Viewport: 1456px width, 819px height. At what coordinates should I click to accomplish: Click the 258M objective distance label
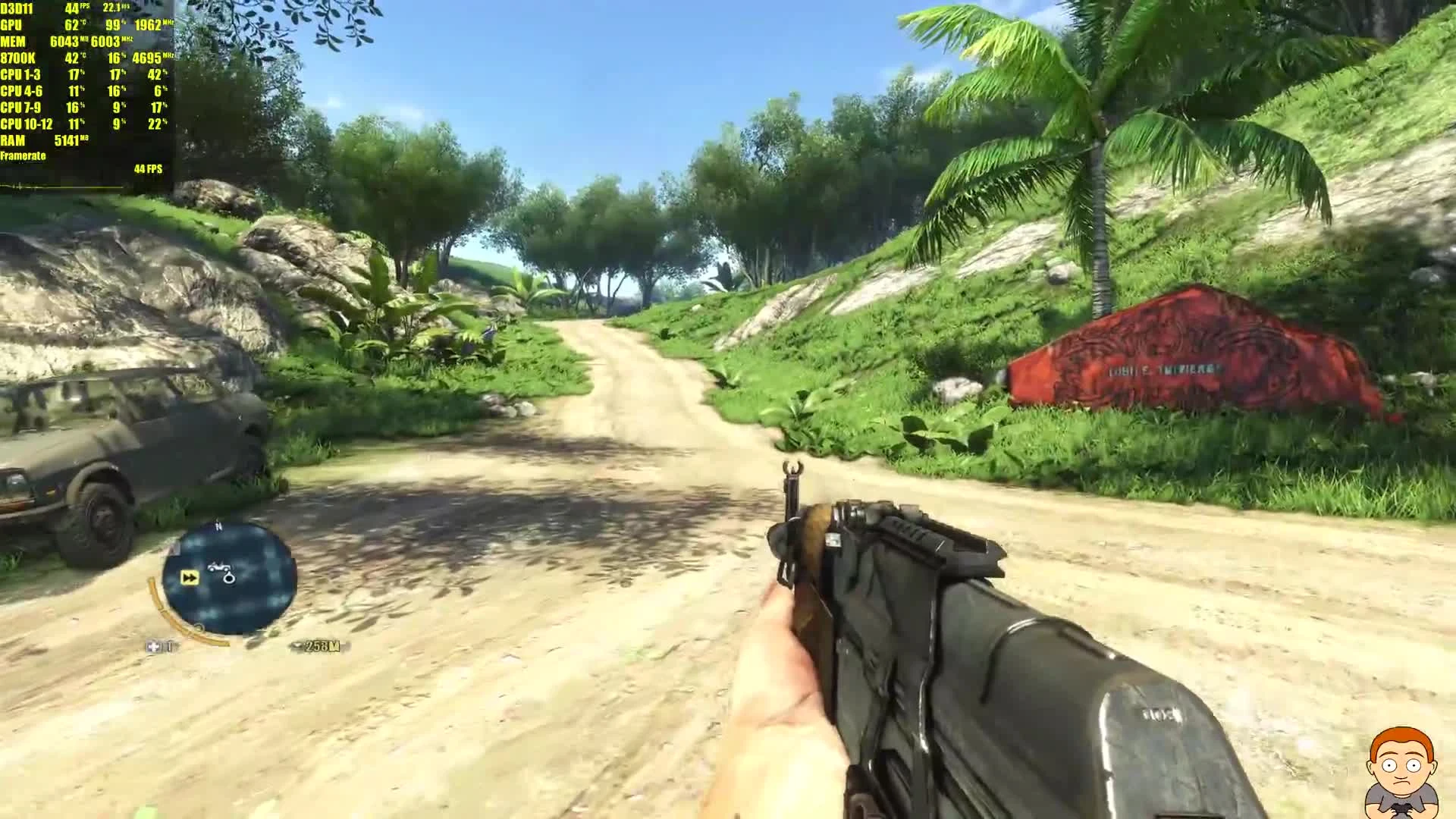[x=323, y=647]
